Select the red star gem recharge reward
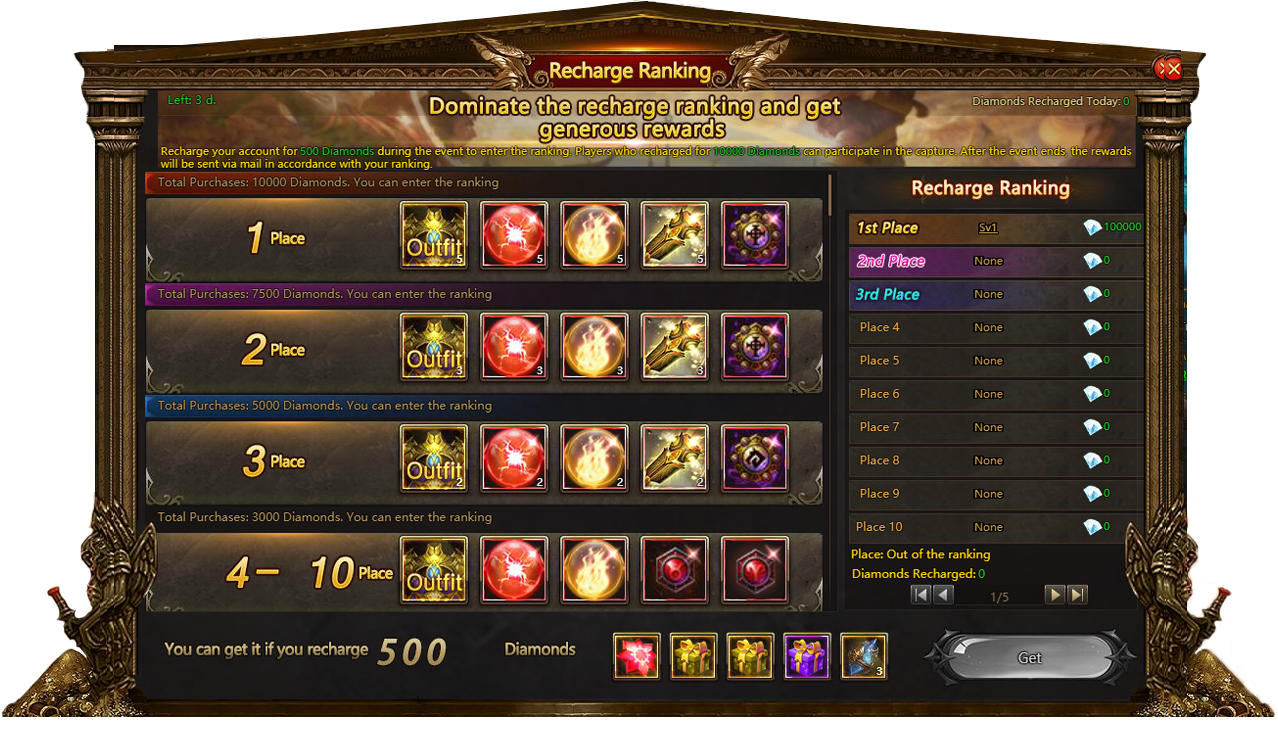Image resolution: width=1278 pixels, height=739 pixels. coord(636,656)
